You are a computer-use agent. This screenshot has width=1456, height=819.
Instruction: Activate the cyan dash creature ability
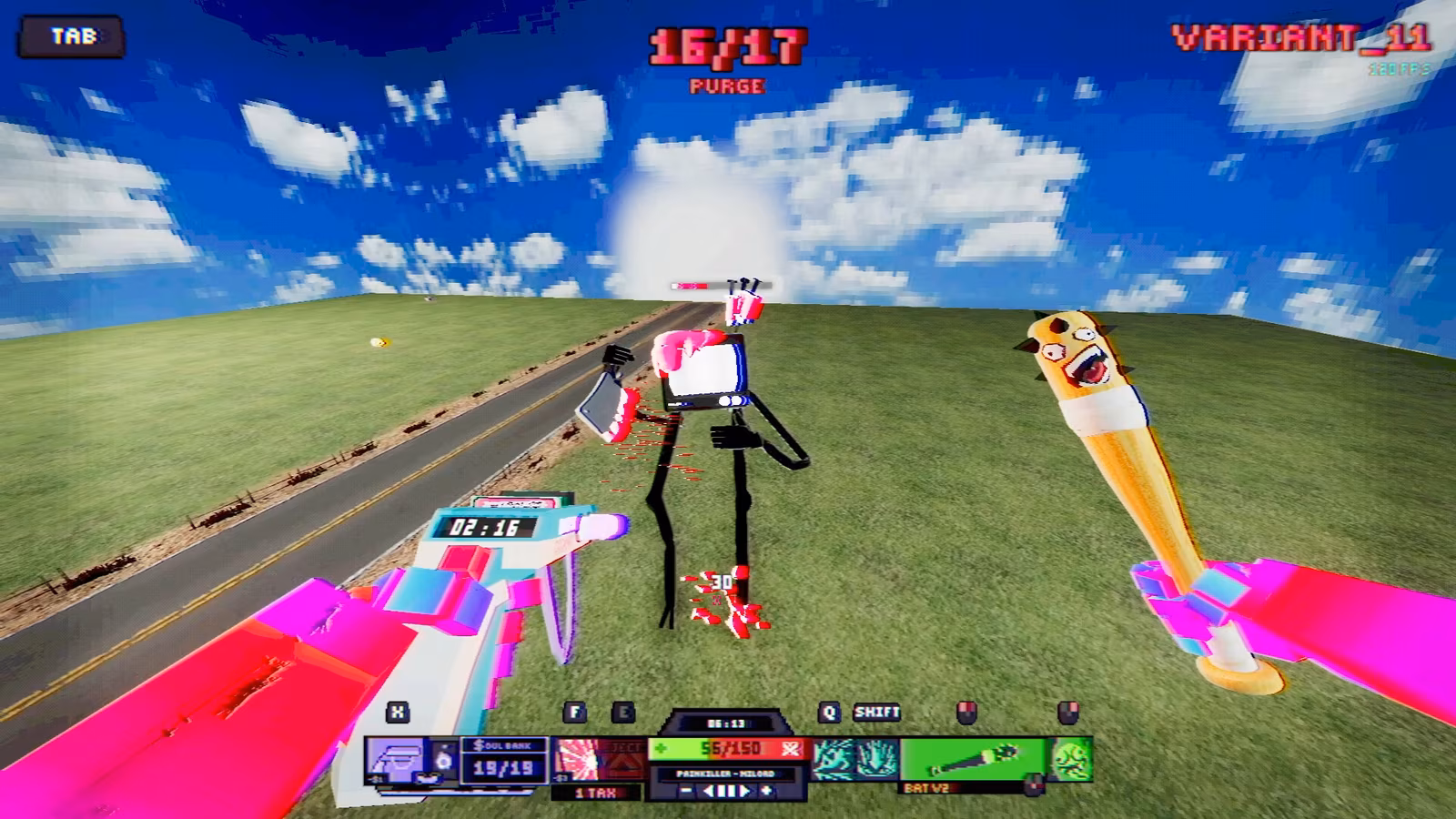point(833,759)
